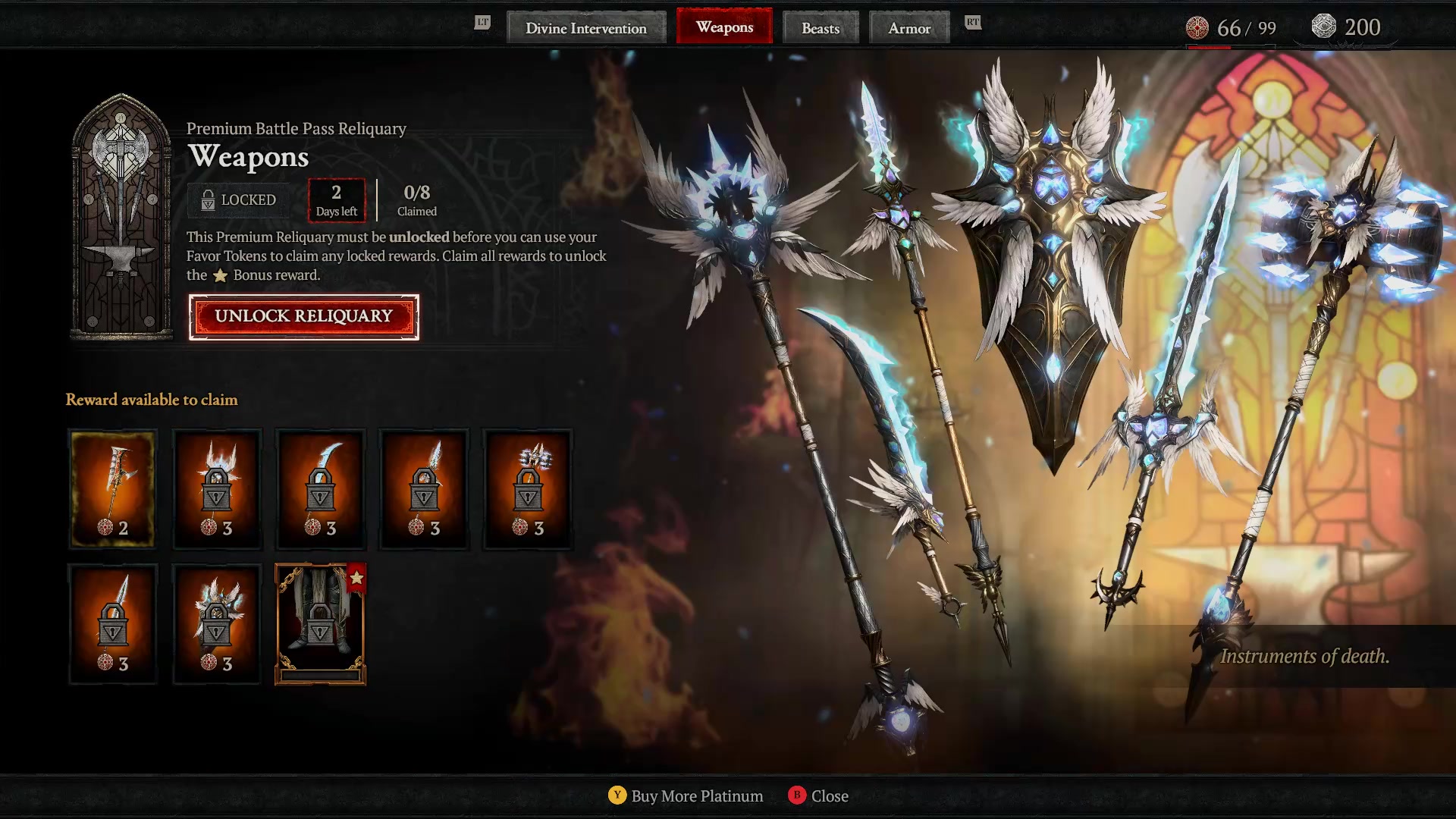Click the locked dagger reward in bottom row

tap(112, 622)
